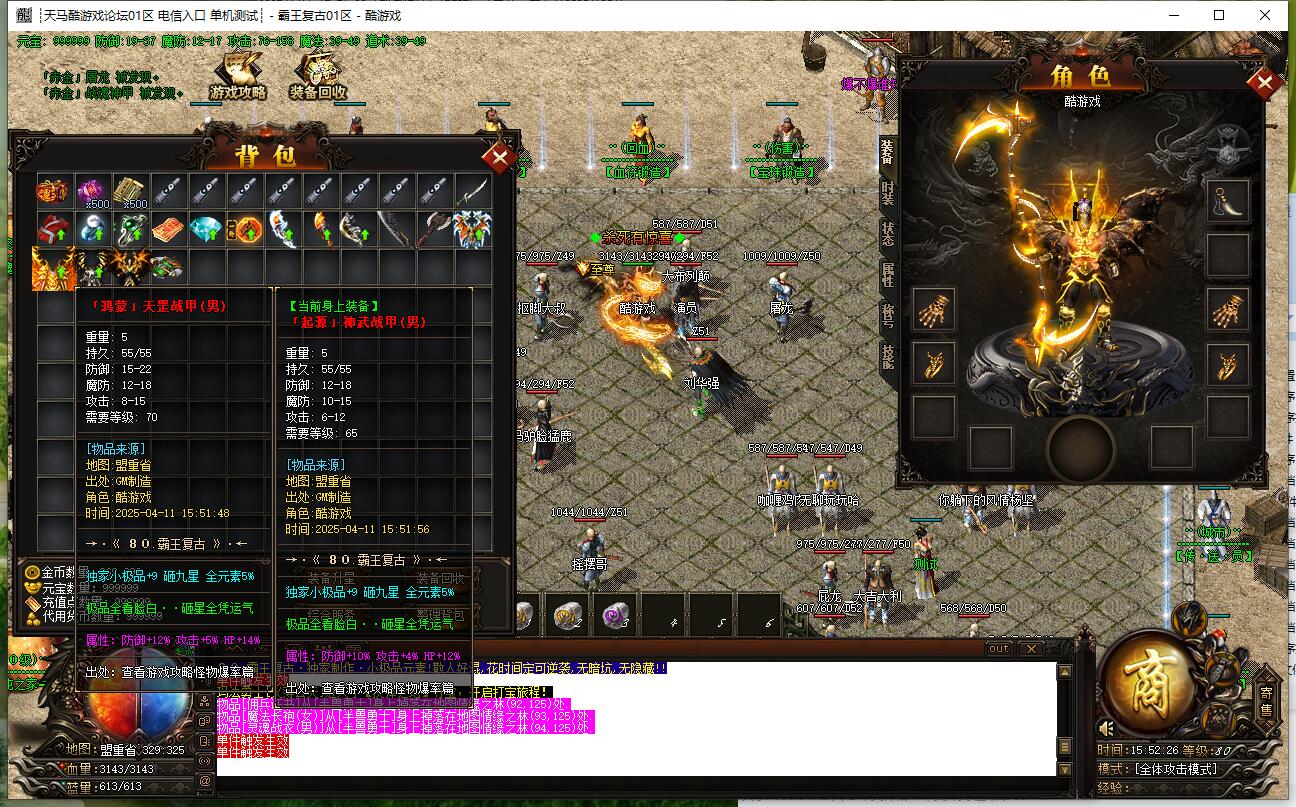Select the golden flame armor in backpack
Image resolution: width=1296 pixels, height=807 pixels.
53,268
